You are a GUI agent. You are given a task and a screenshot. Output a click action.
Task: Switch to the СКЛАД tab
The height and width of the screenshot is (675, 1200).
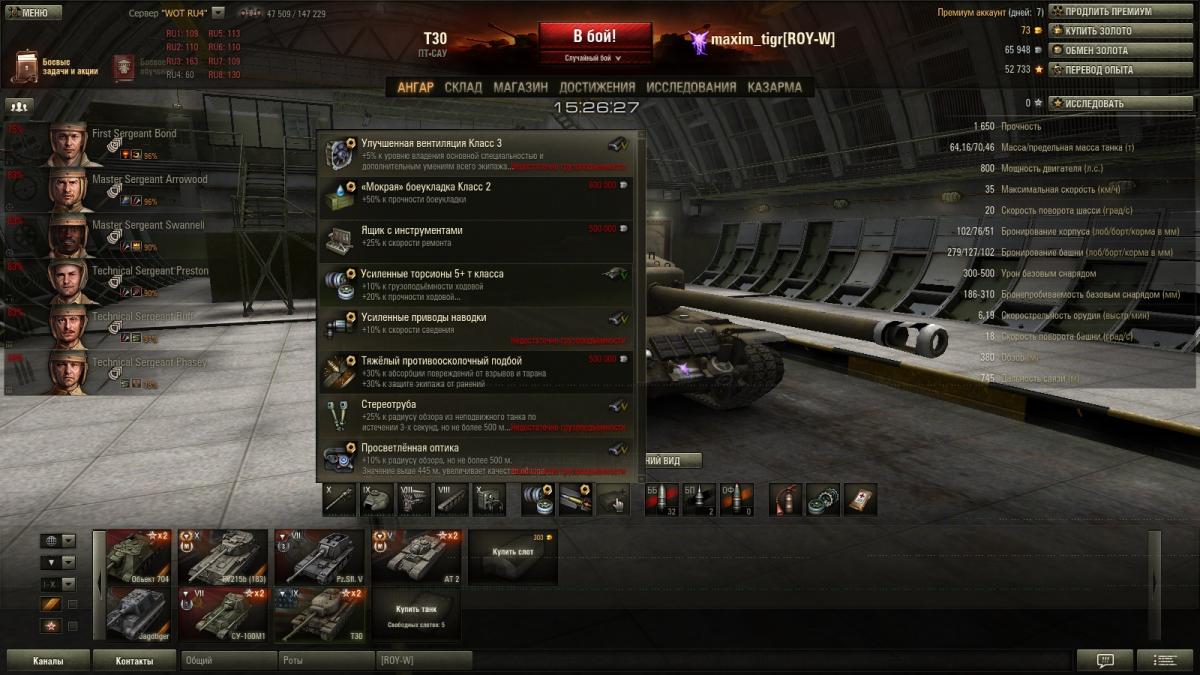(x=463, y=87)
